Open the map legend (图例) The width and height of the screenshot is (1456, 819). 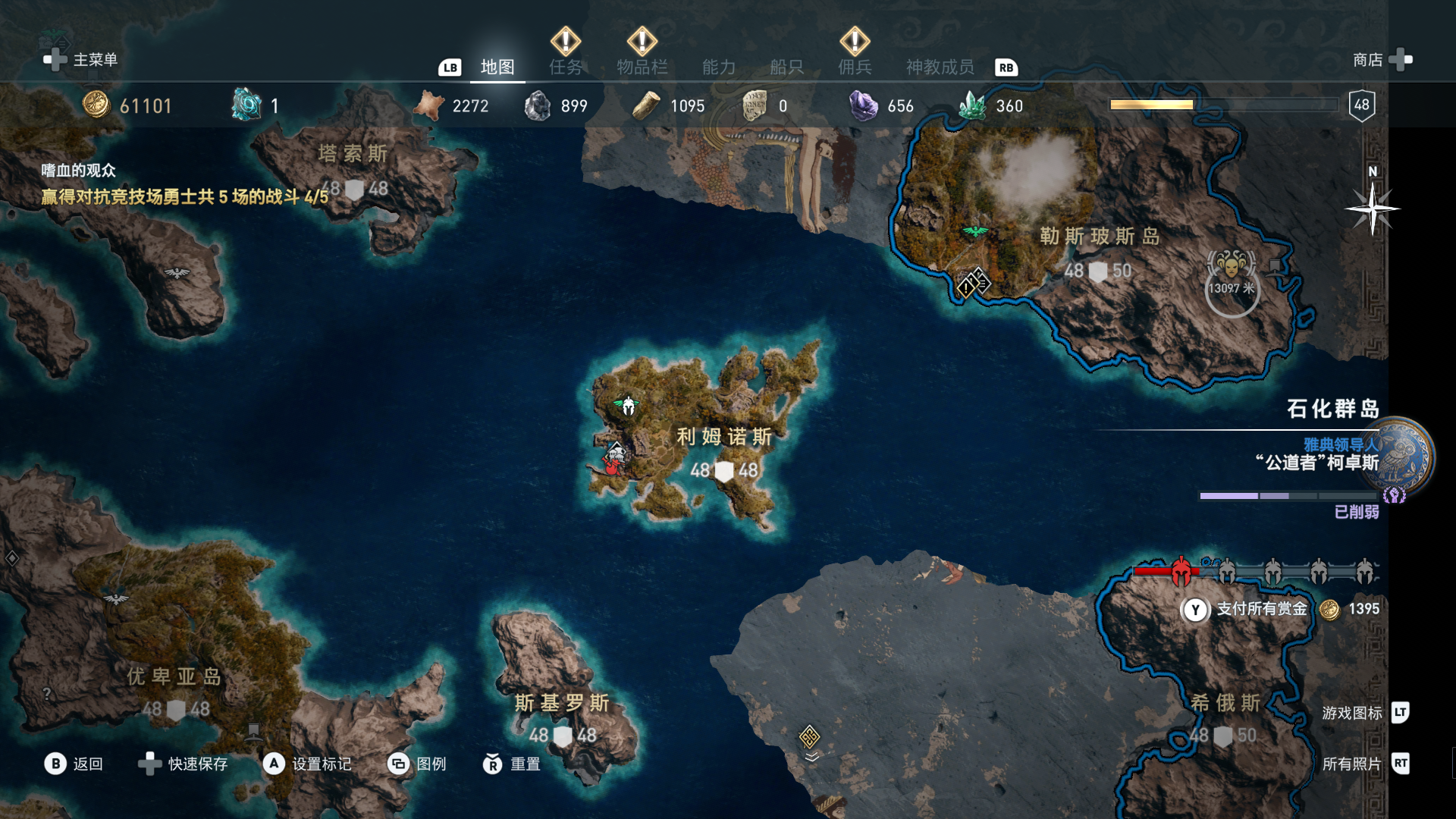point(417,764)
